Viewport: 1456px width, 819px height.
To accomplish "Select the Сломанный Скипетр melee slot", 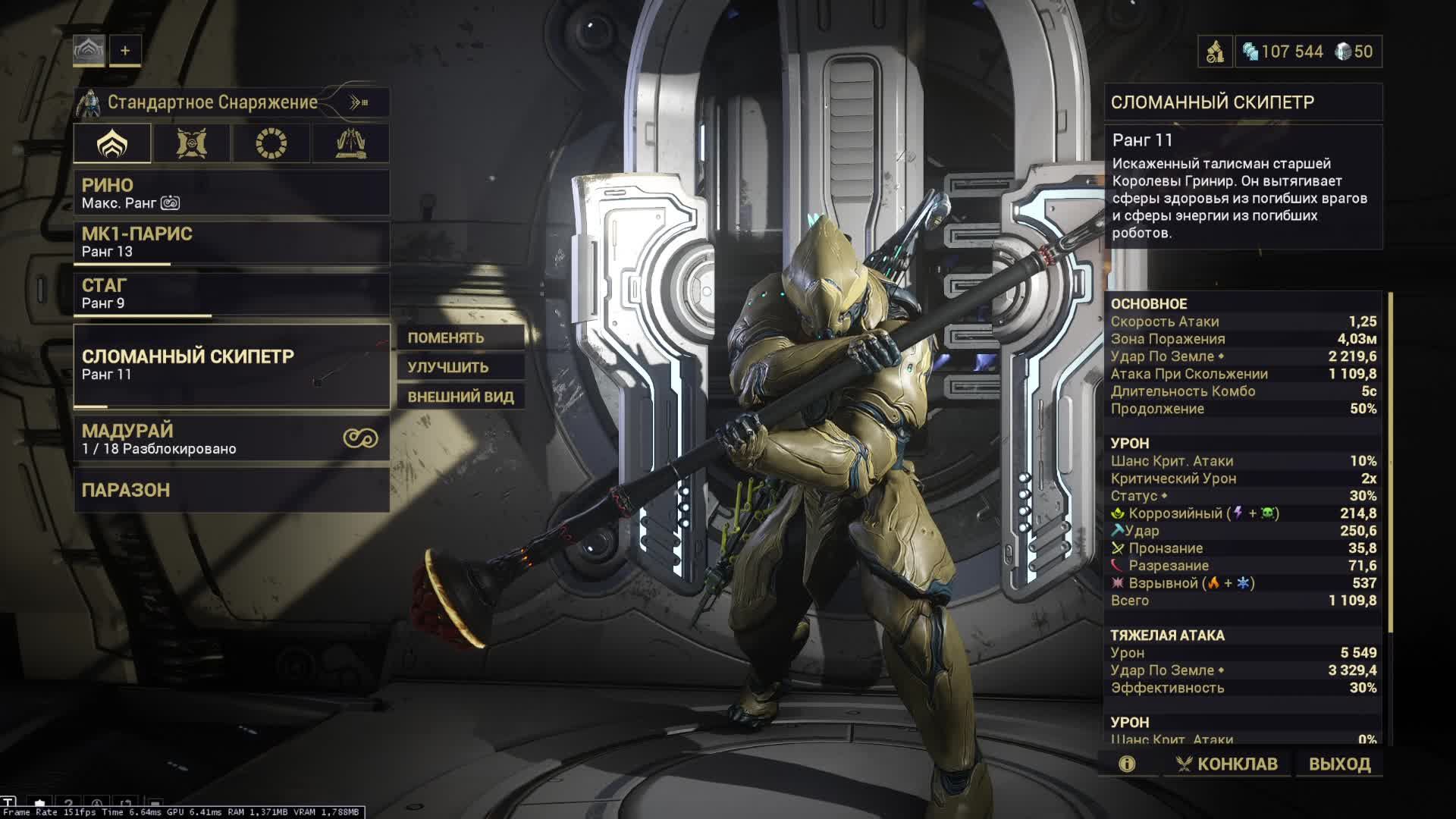I will click(231, 366).
